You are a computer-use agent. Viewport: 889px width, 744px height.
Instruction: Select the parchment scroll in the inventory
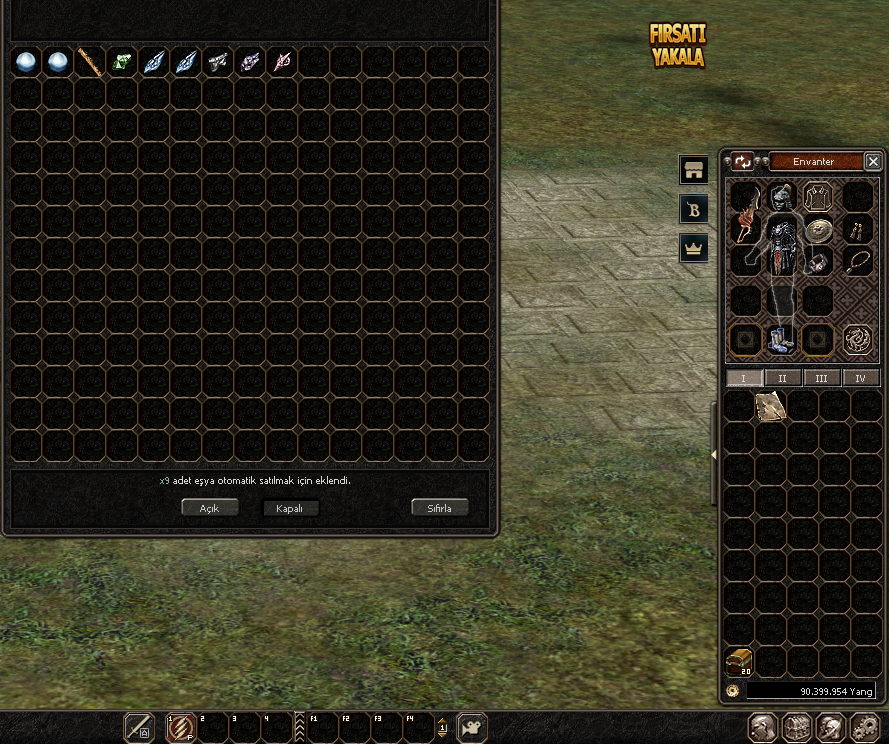[x=771, y=406]
